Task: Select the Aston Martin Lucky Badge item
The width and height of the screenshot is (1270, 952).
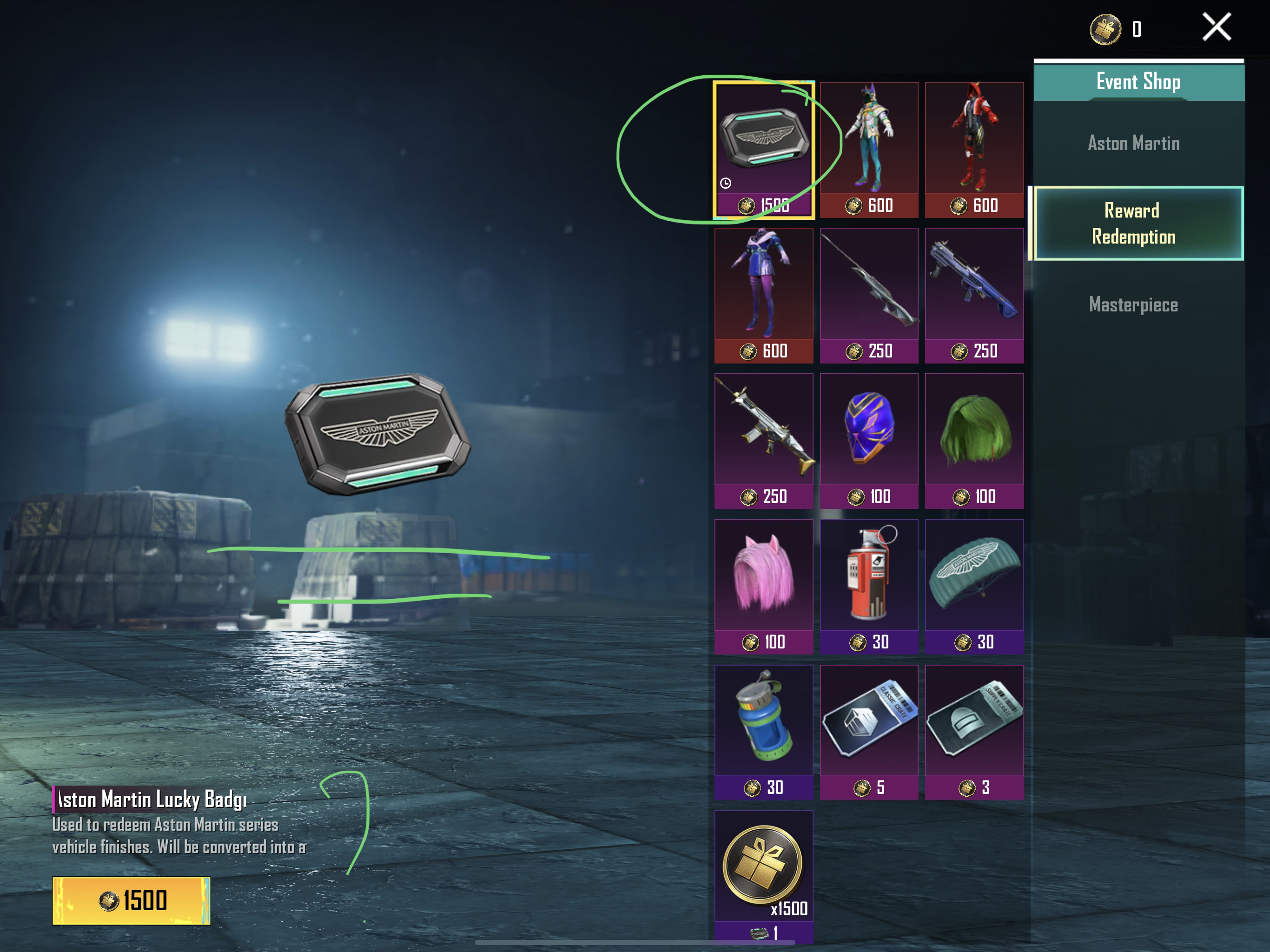Action: click(x=764, y=149)
